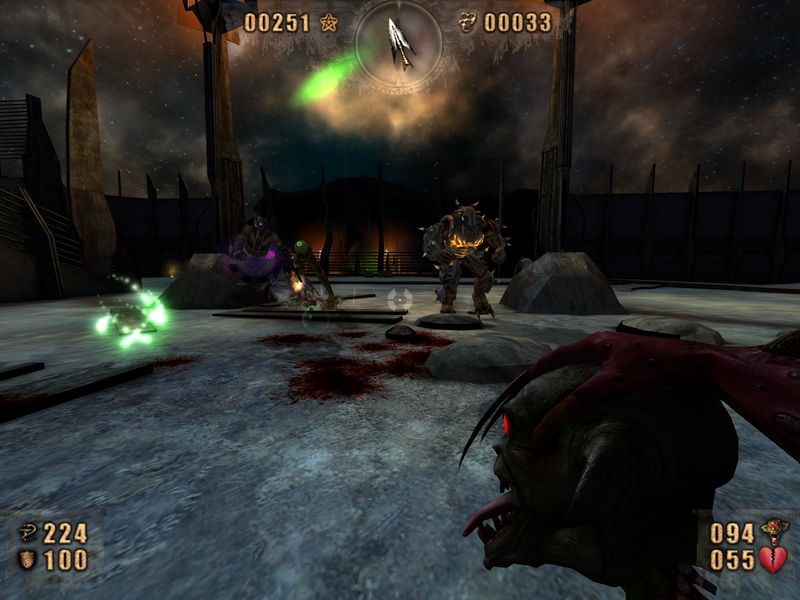Click the armor shield icon
The width and height of the screenshot is (800, 600).
click(x=27, y=560)
